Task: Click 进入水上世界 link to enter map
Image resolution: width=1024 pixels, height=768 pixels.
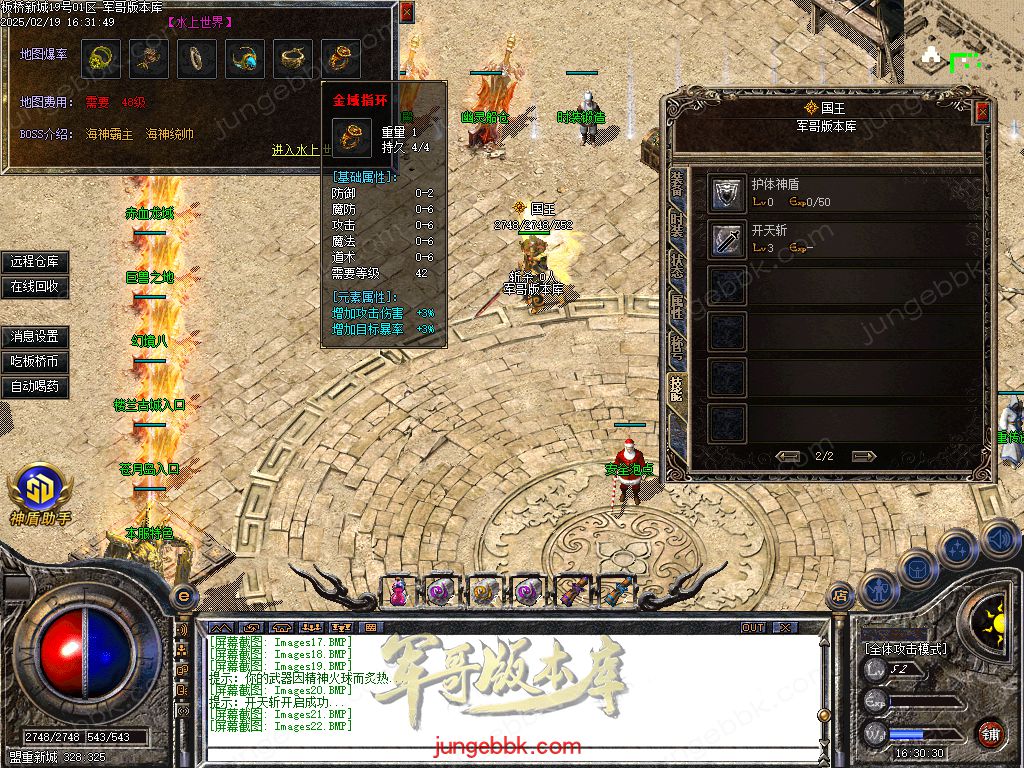Action: coord(296,150)
